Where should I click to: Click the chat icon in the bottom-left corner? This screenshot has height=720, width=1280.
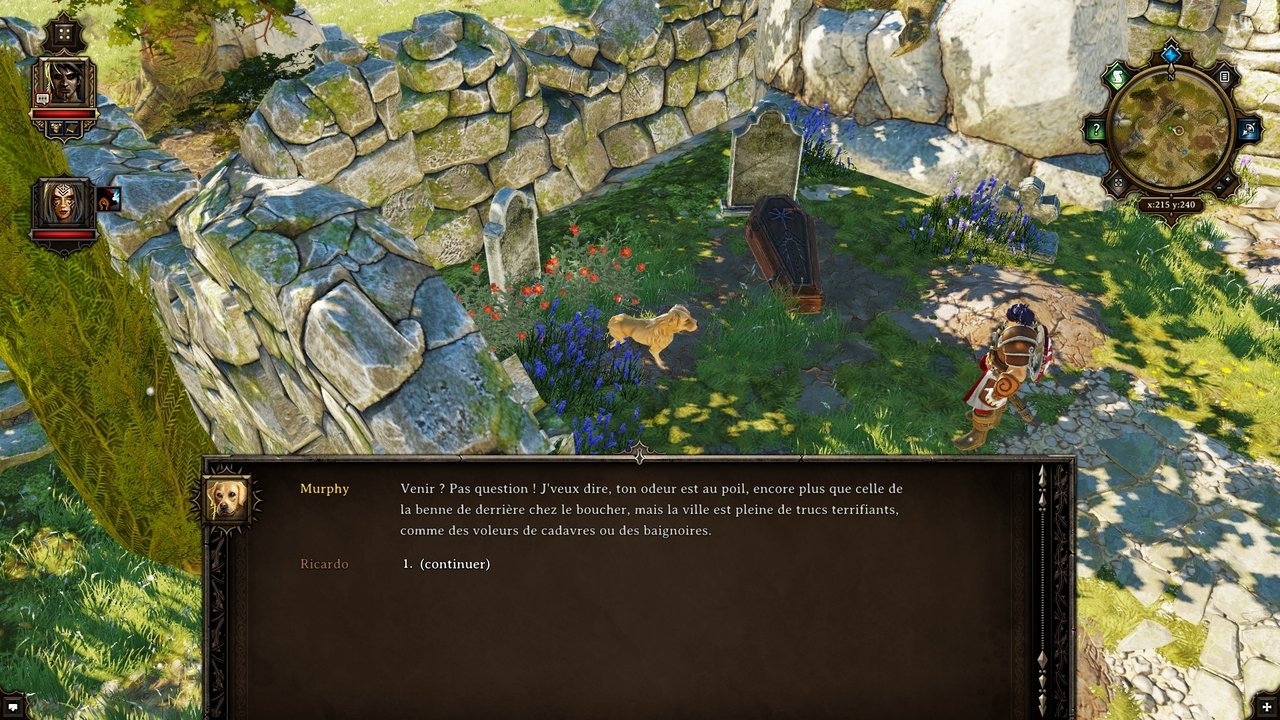tap(12, 708)
